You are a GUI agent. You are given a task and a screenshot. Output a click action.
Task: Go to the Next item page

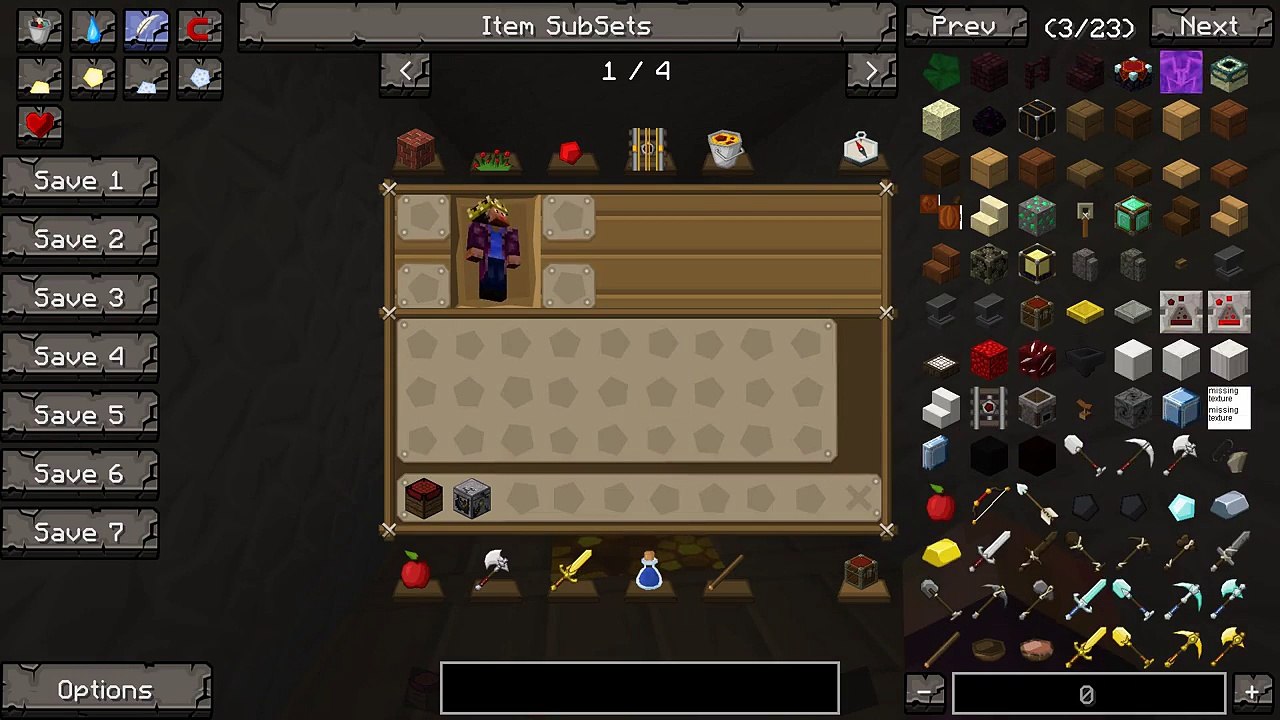(x=1210, y=26)
